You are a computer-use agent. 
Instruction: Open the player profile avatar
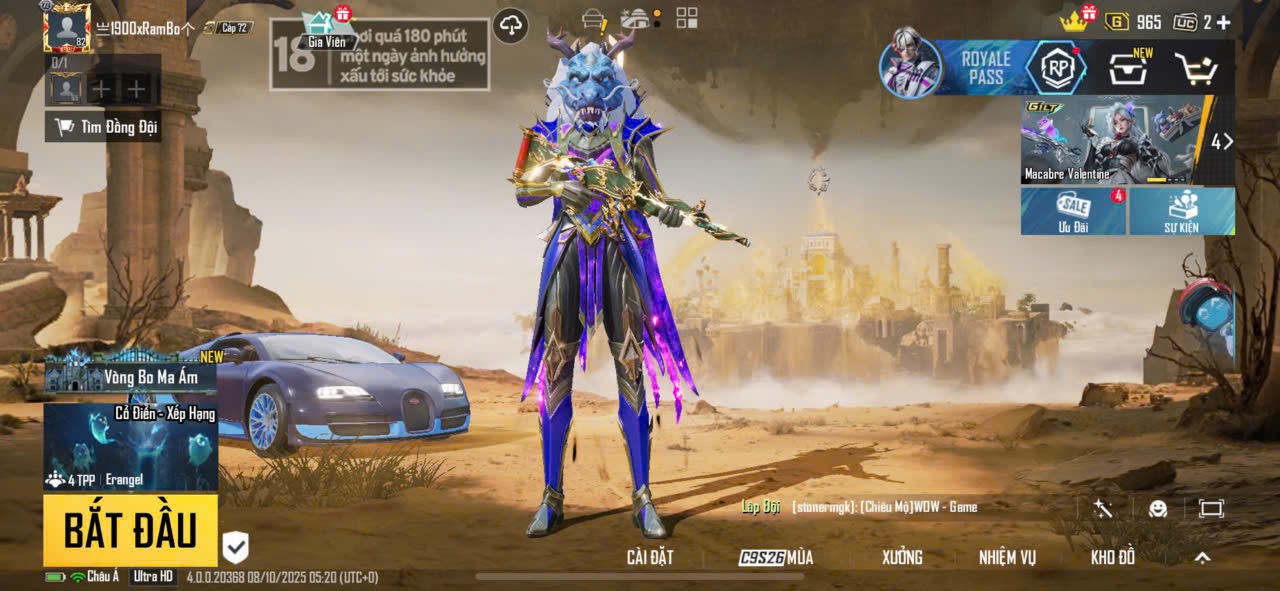[x=68, y=27]
